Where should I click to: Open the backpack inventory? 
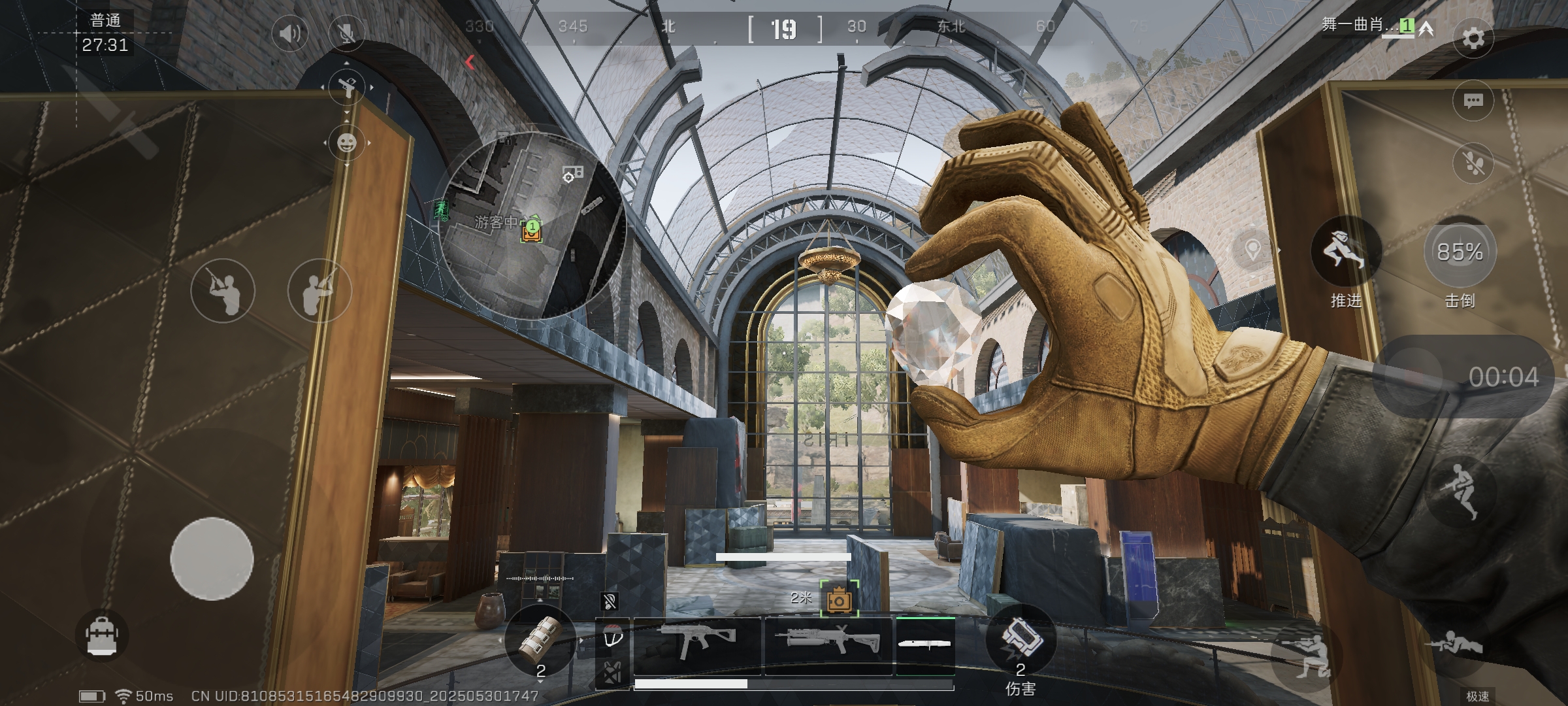(101, 635)
